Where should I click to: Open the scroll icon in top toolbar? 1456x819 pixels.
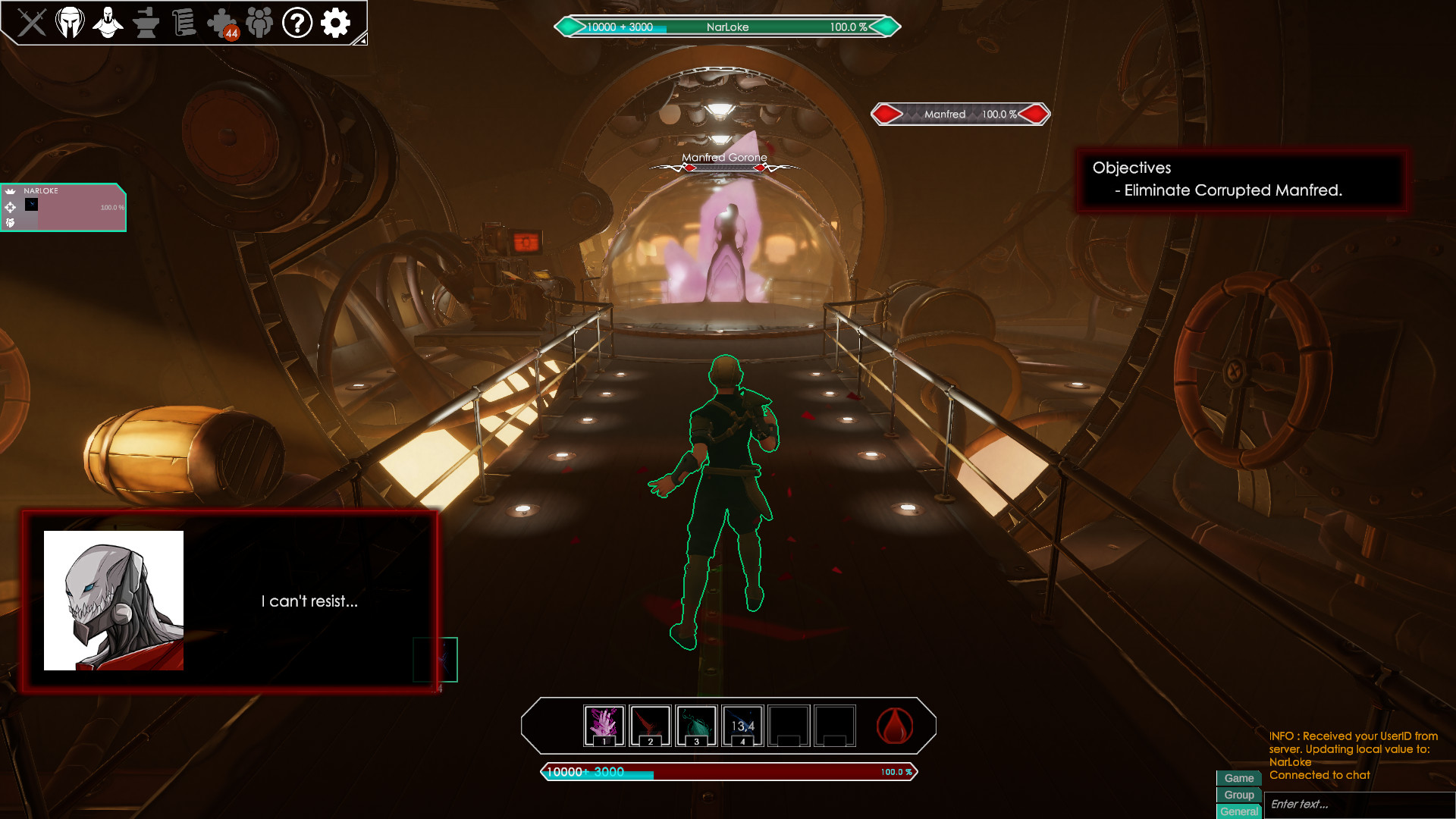(x=184, y=23)
